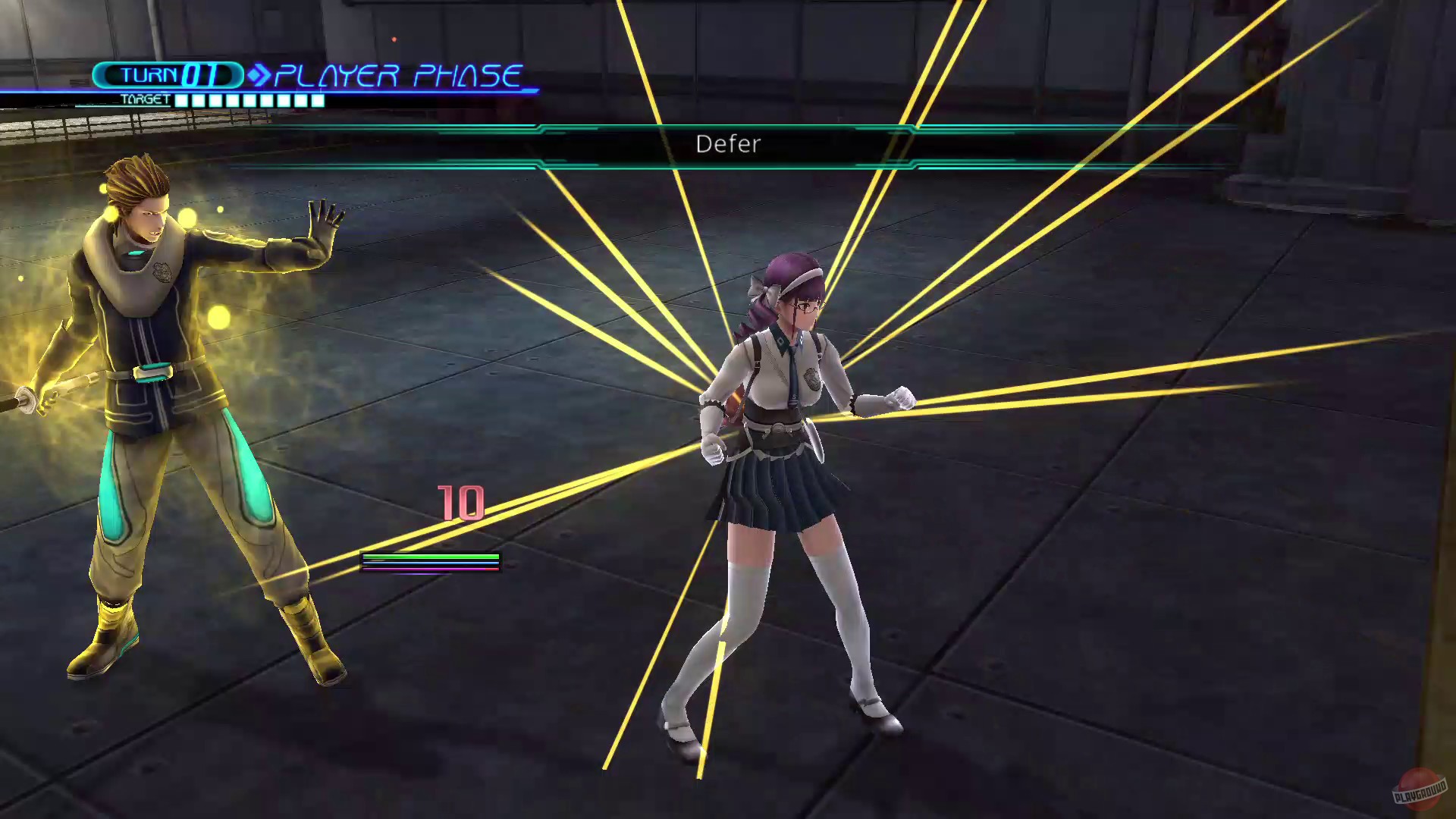Click the first white TARGET square marker

click(182, 99)
